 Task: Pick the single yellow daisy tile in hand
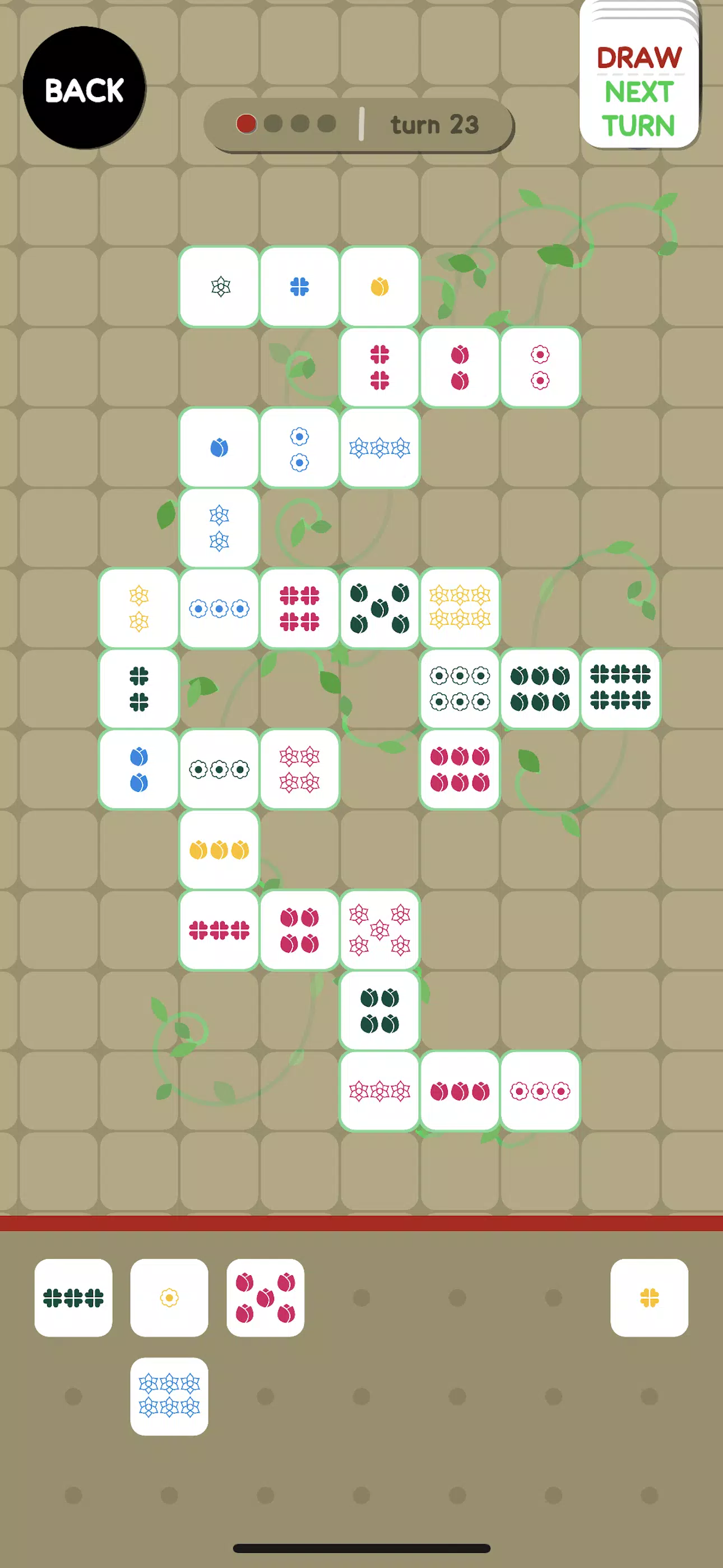[x=169, y=1298]
